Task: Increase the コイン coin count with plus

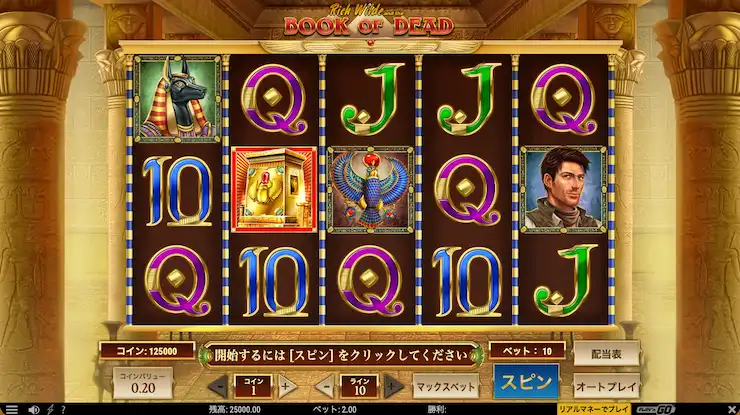Action: (x=285, y=386)
